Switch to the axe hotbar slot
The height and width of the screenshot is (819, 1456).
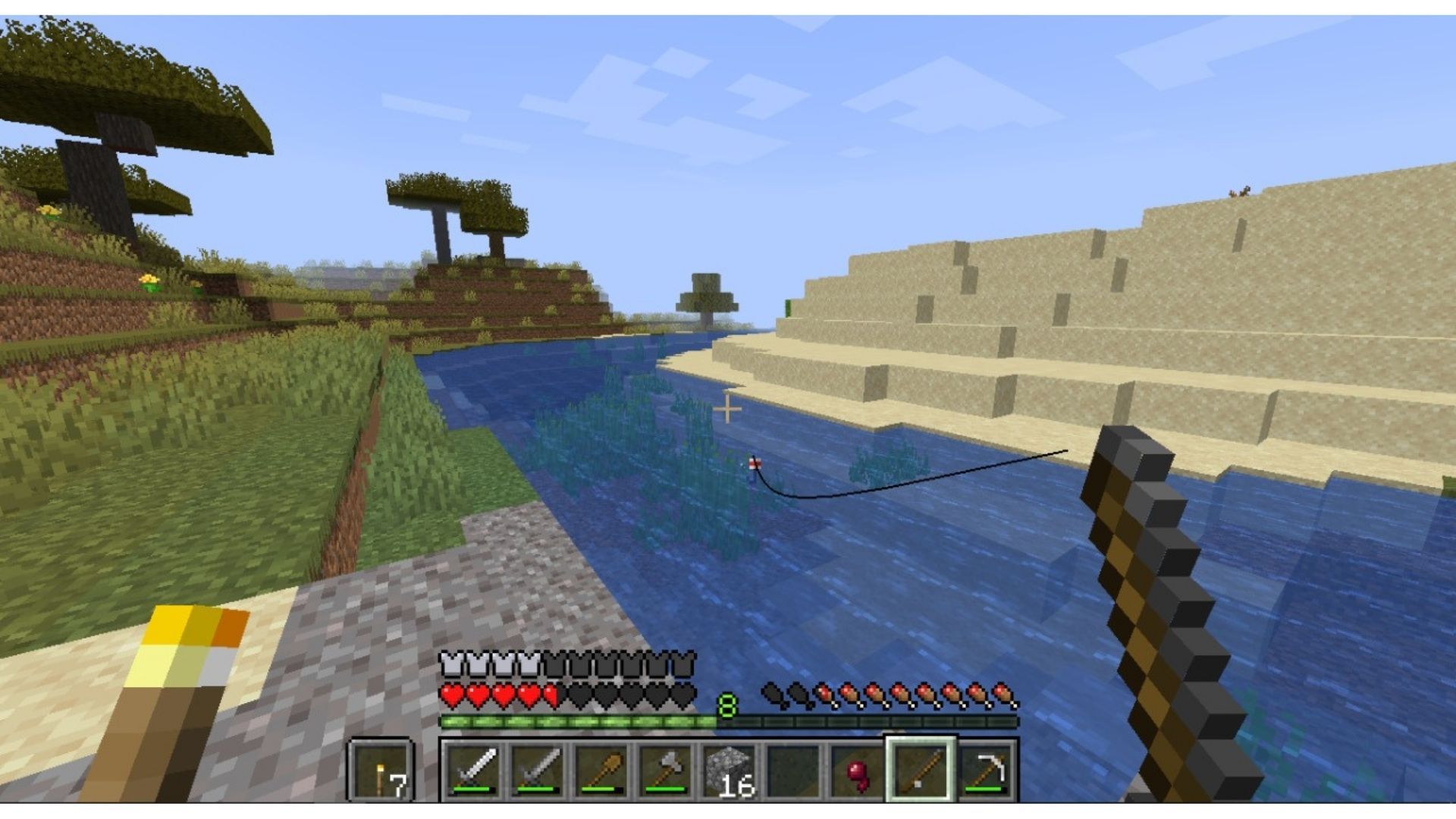[665, 770]
